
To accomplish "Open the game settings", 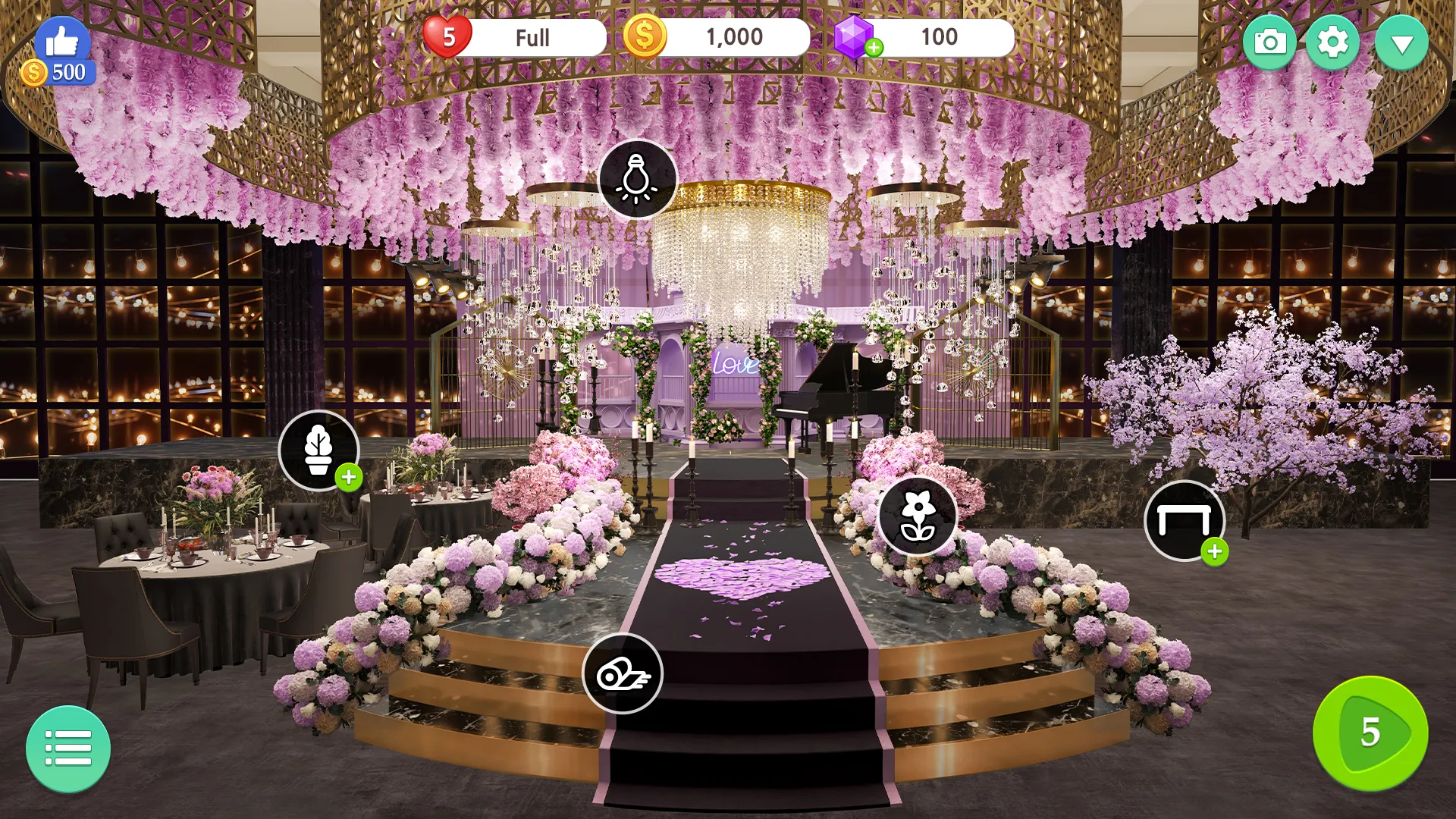I will (x=1334, y=42).
